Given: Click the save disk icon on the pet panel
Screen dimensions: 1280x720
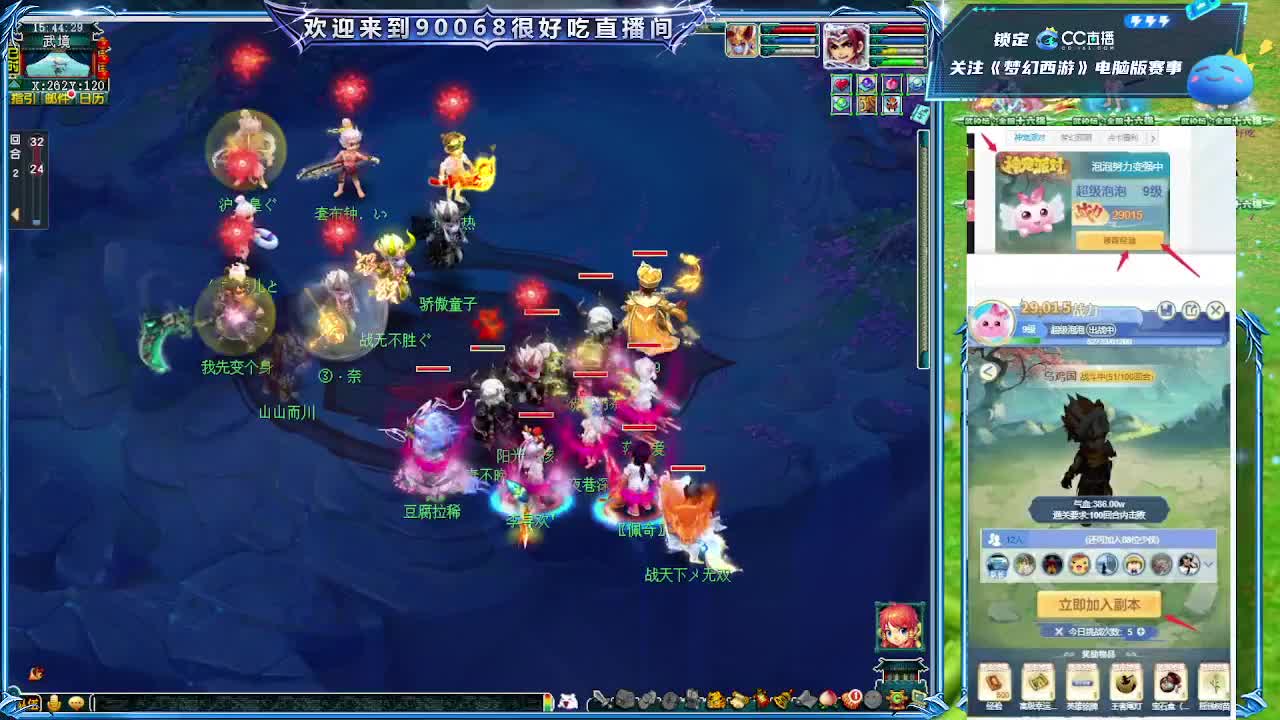Looking at the screenshot, I should 1167,311.
